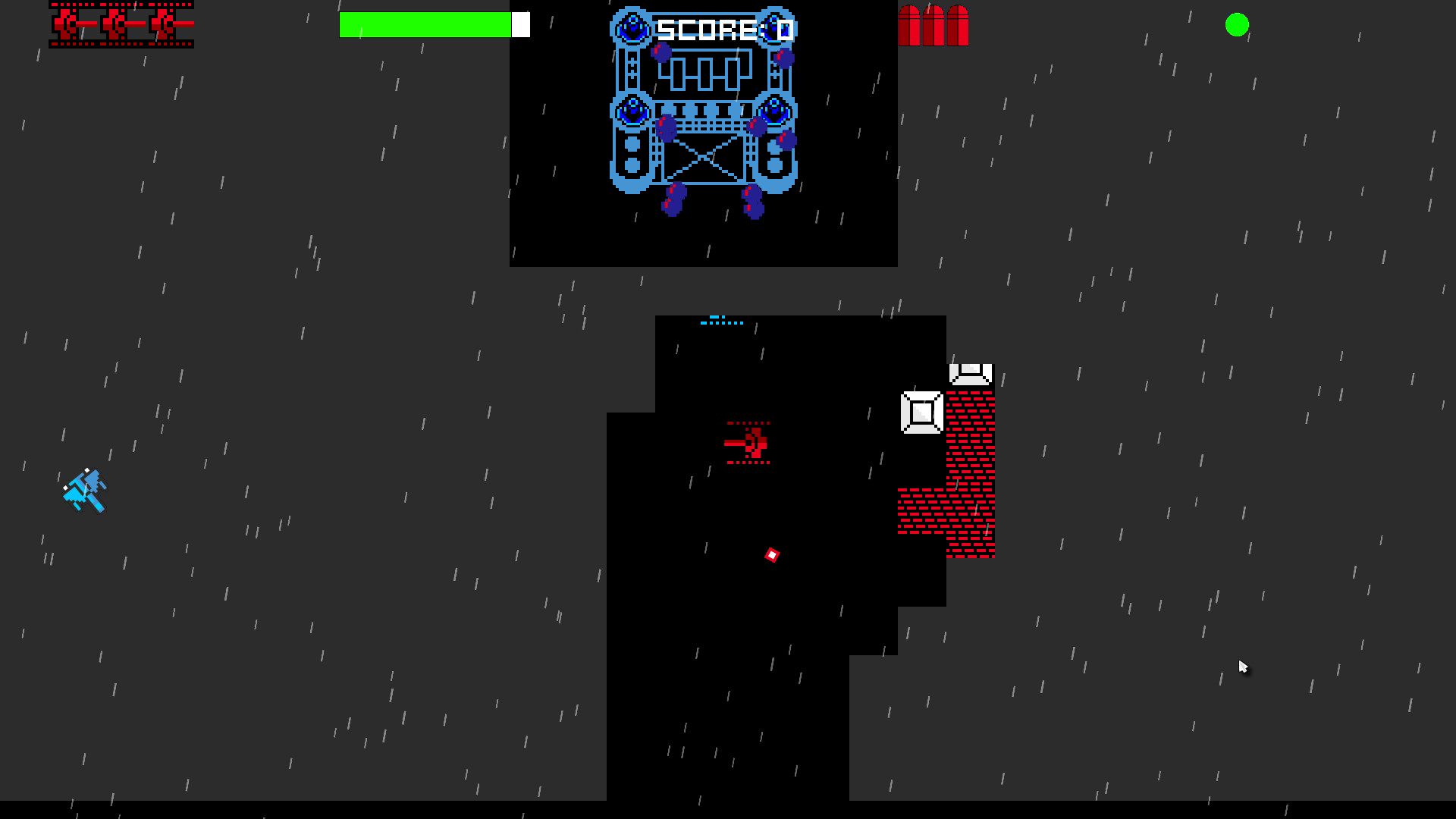Select the blue player ship
1456x819 pixels.
[x=85, y=489]
